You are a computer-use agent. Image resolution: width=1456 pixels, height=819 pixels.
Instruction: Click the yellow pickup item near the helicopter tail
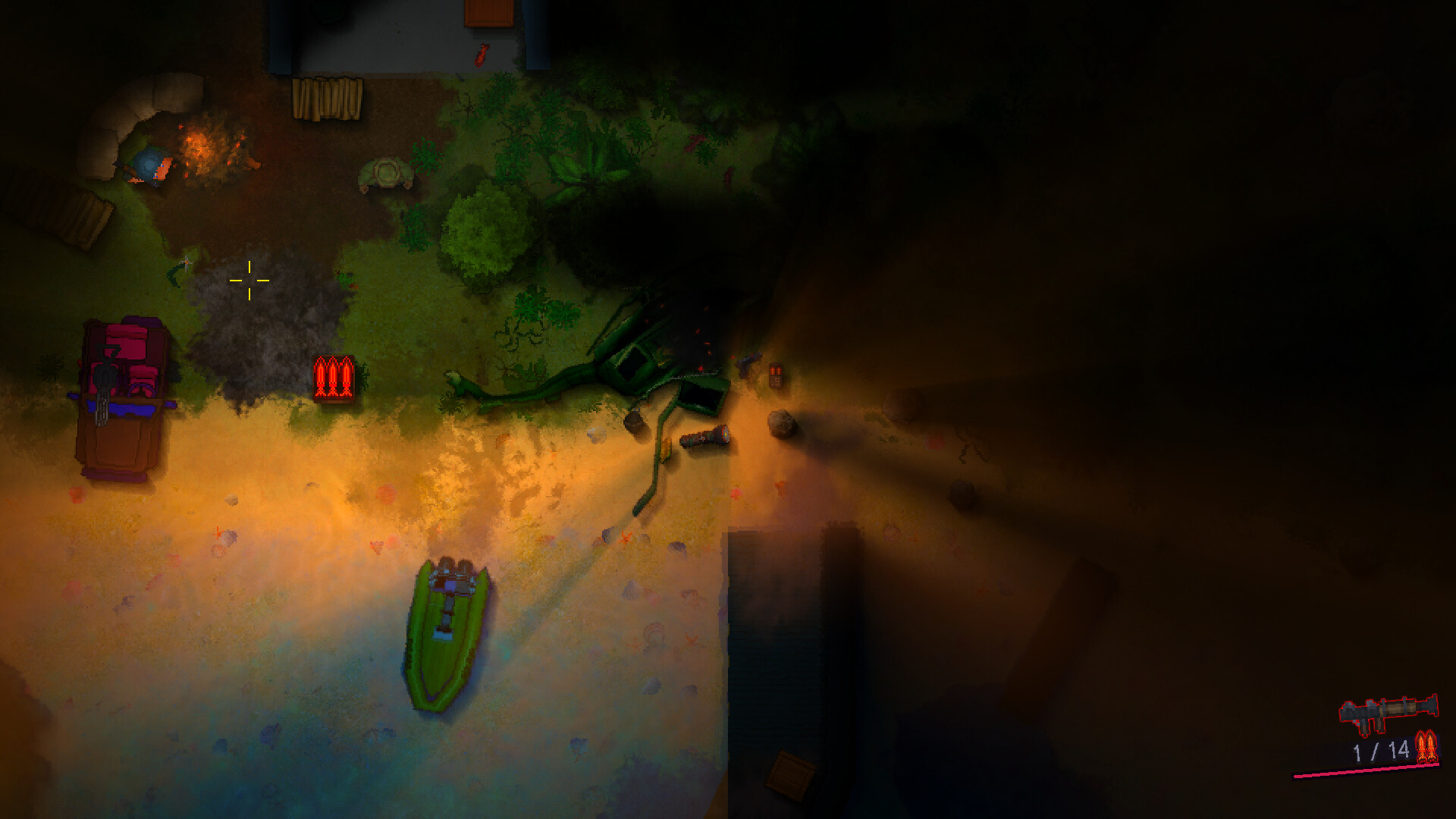click(x=667, y=449)
